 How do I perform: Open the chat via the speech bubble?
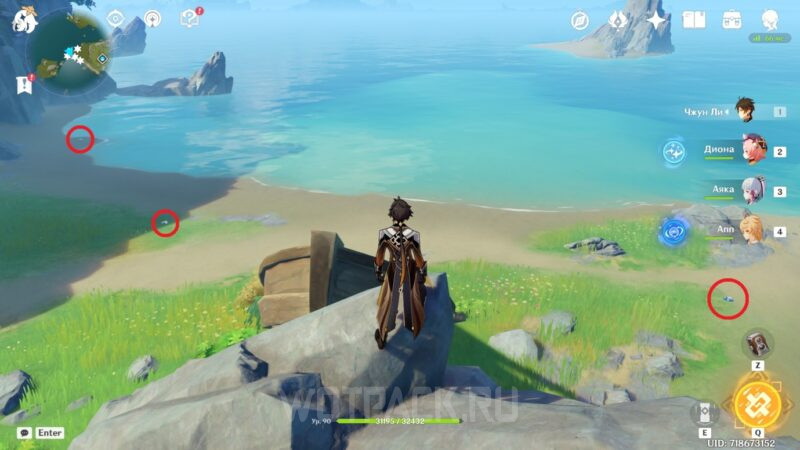point(24,433)
